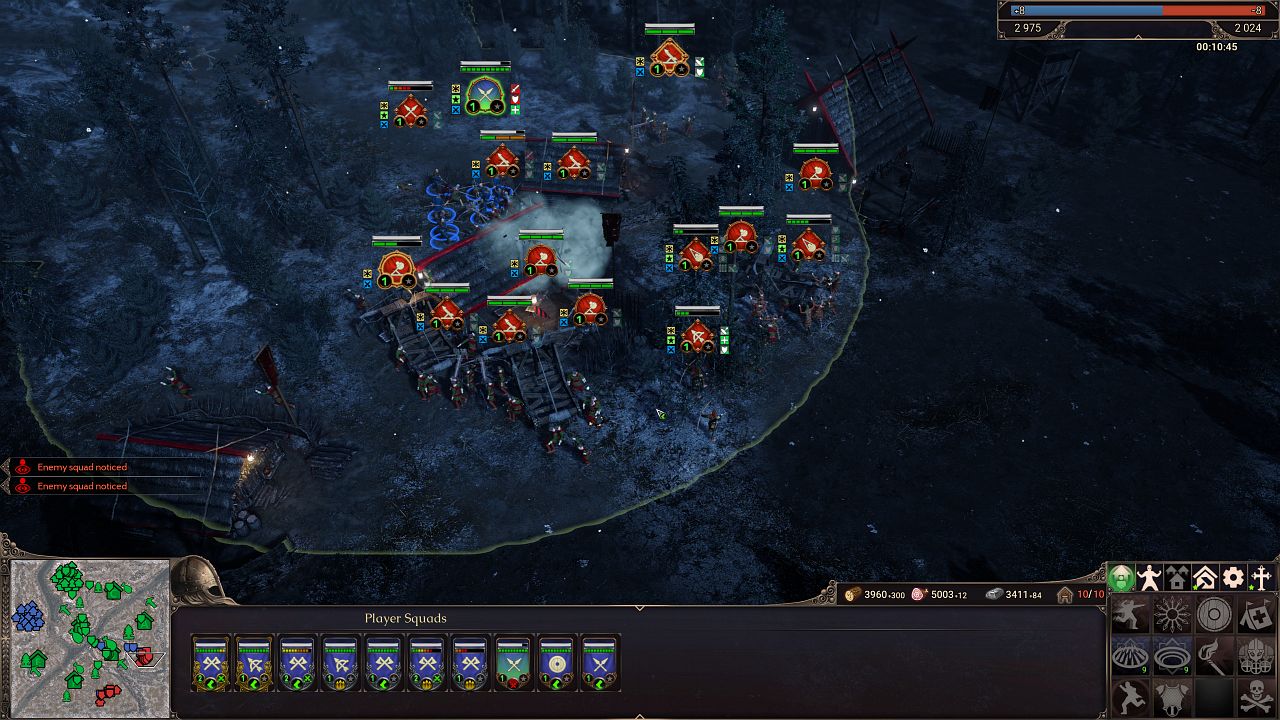
Task: Click the skull and crossbones command
Action: [1256, 697]
